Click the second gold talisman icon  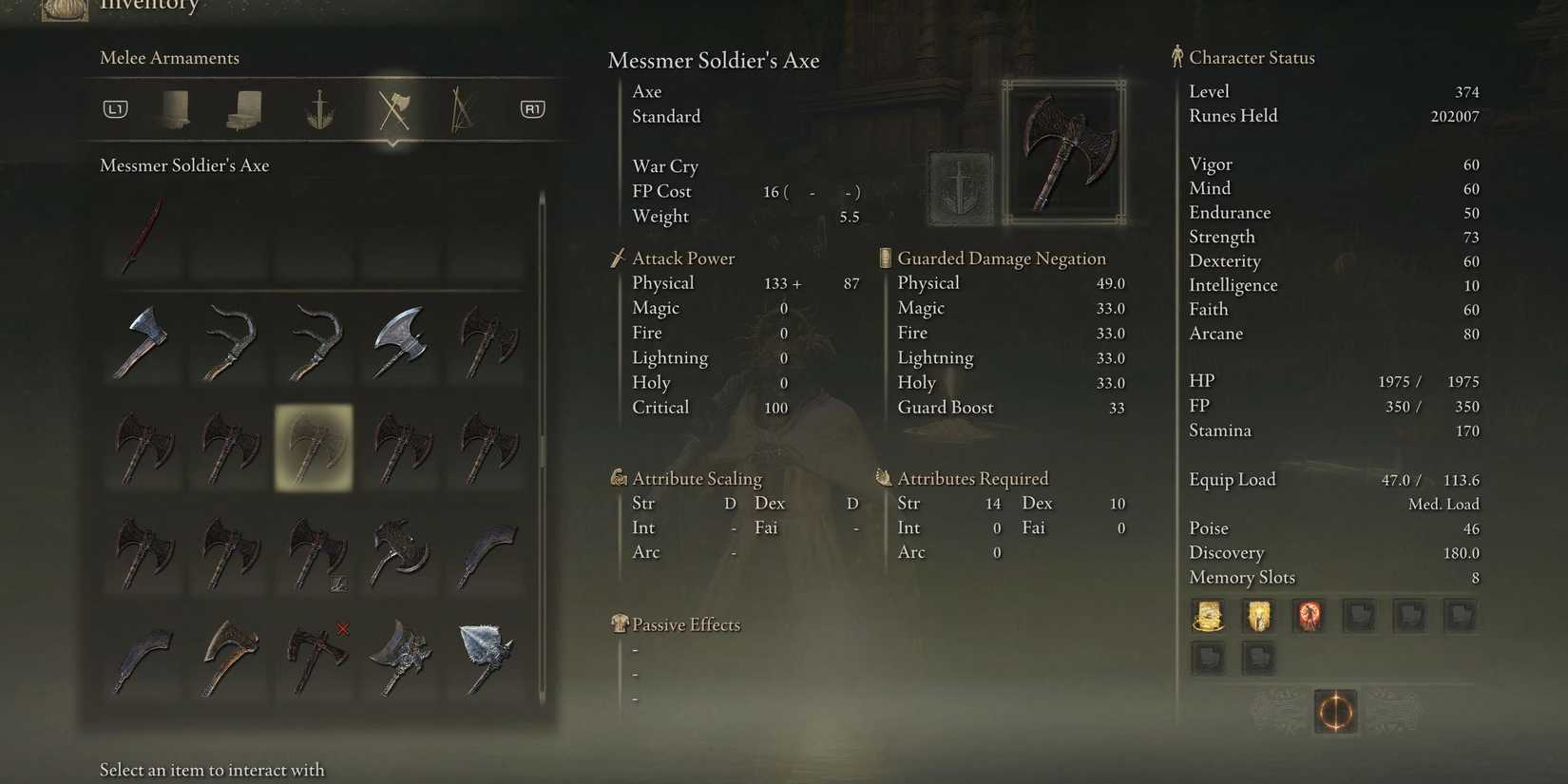point(1258,616)
